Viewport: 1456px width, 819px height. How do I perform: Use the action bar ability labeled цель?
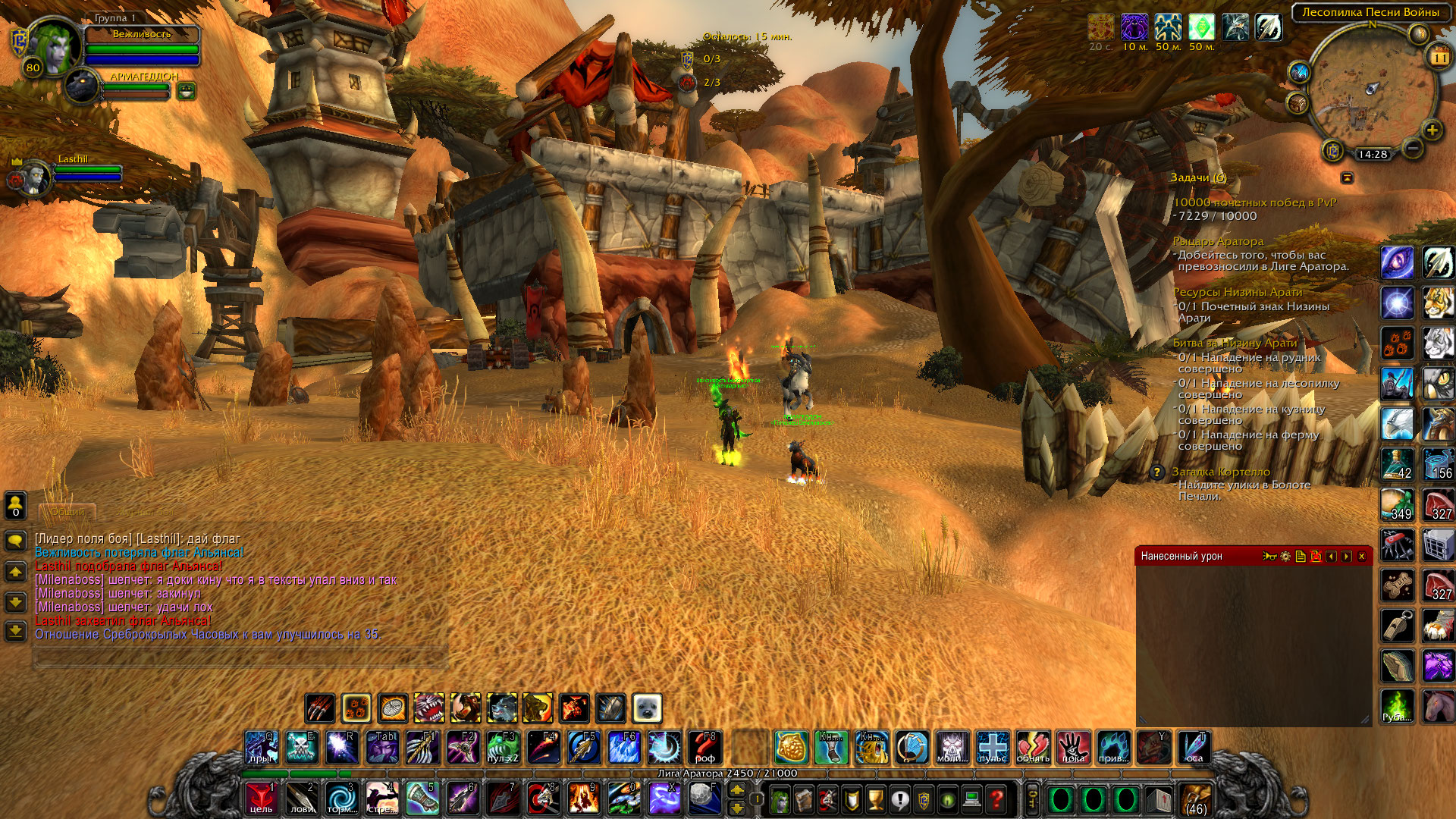pos(261,799)
